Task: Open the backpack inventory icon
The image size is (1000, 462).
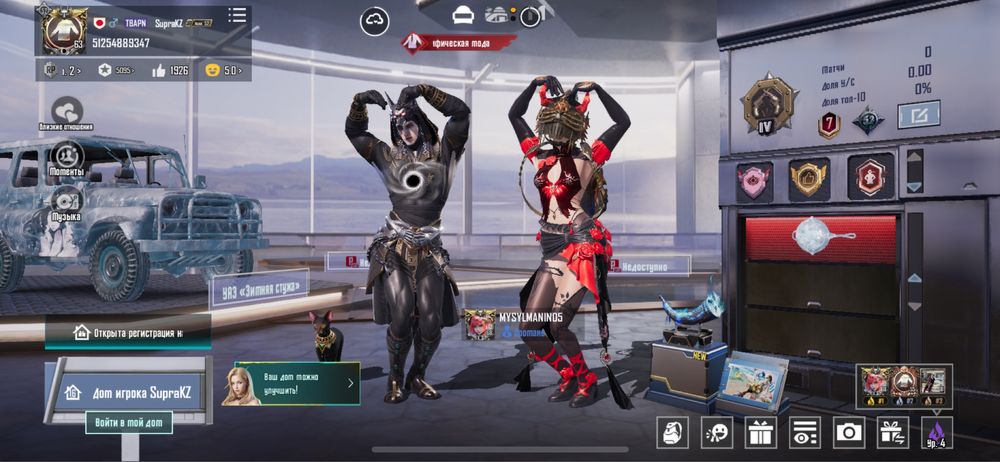Action: click(672, 432)
